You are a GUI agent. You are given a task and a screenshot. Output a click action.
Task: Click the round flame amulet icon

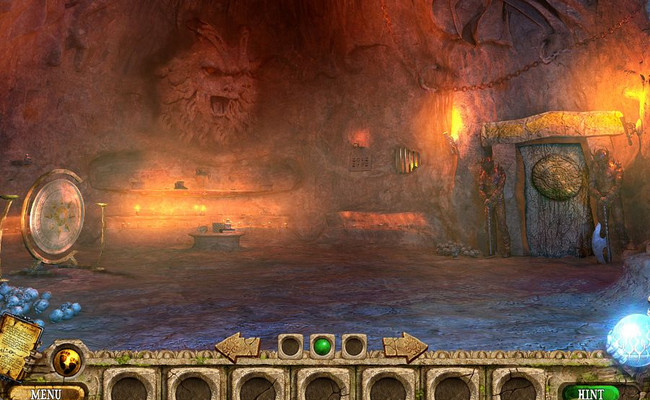pos(68,358)
